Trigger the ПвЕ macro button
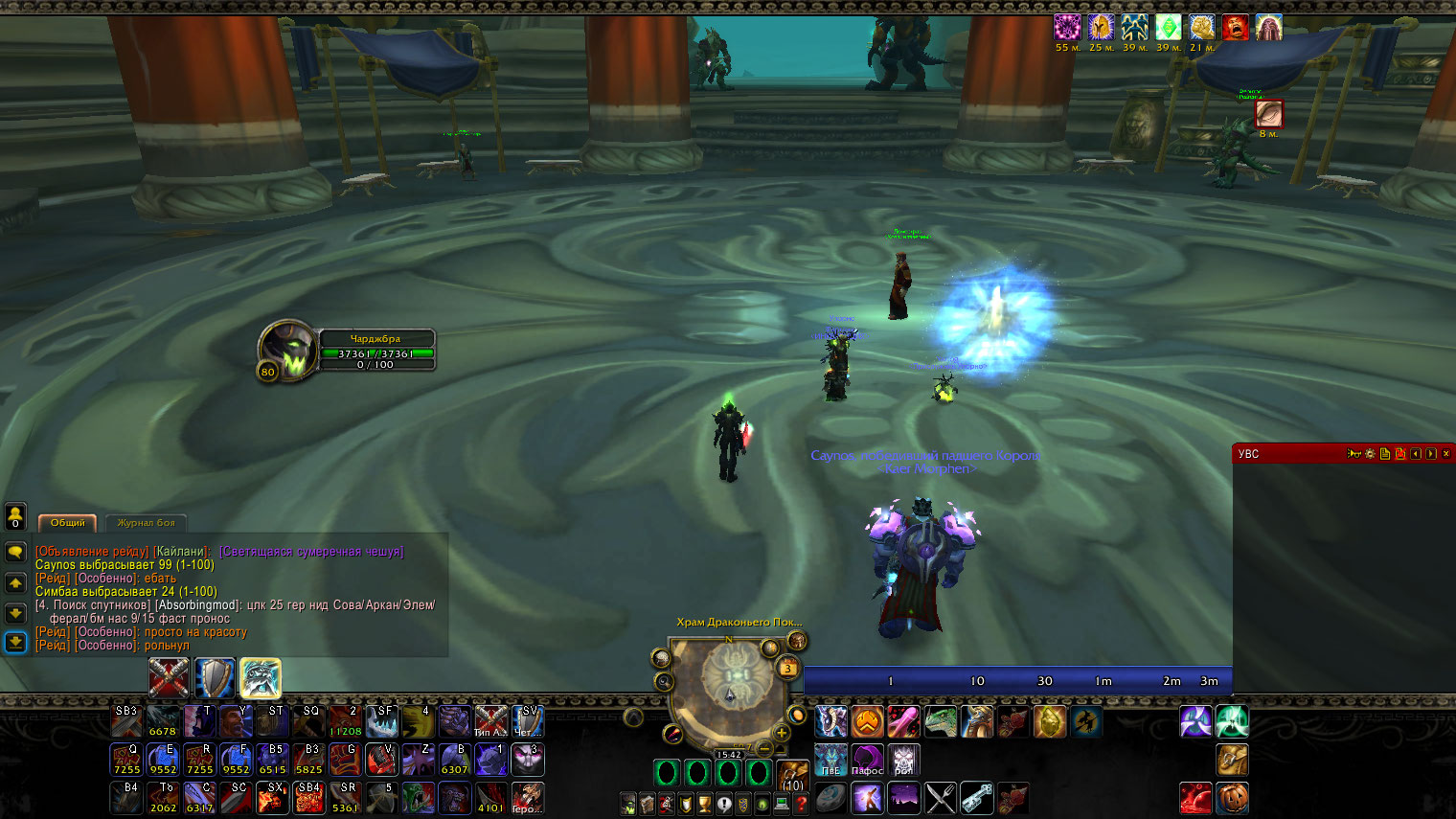Image resolution: width=1456 pixels, height=819 pixels. point(830,760)
